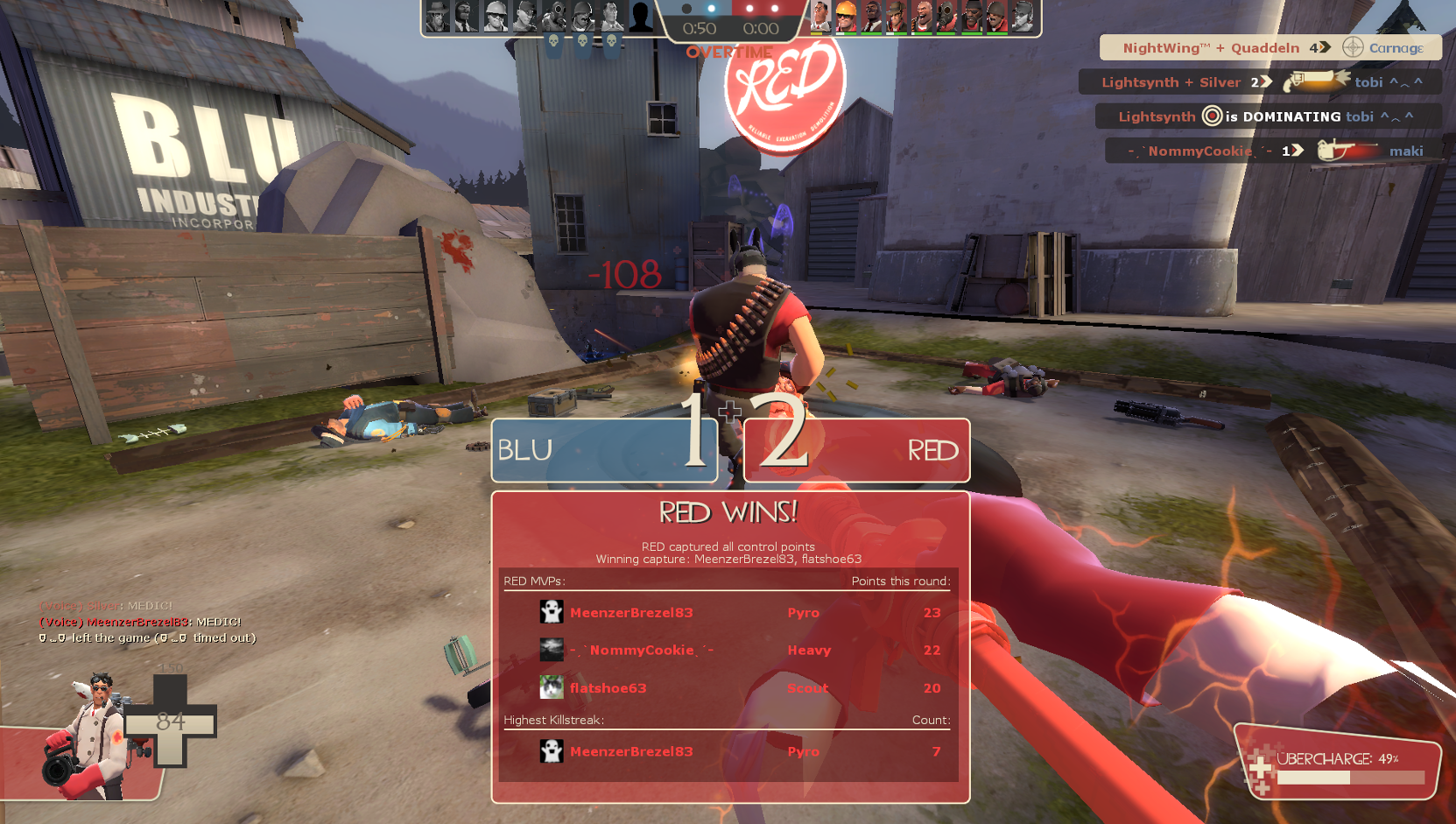Click the Medic class portrait

[88, 736]
